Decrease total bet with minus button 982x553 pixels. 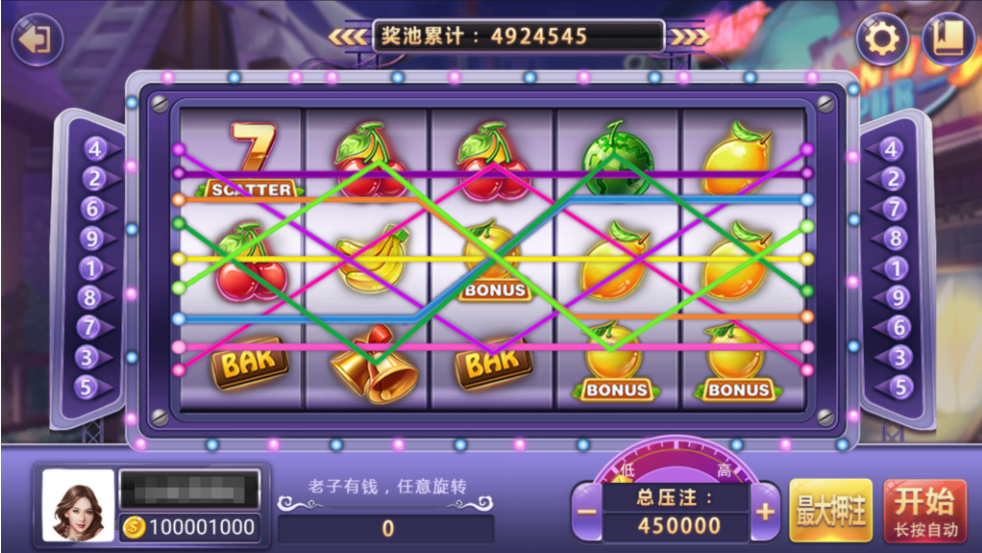(x=587, y=513)
